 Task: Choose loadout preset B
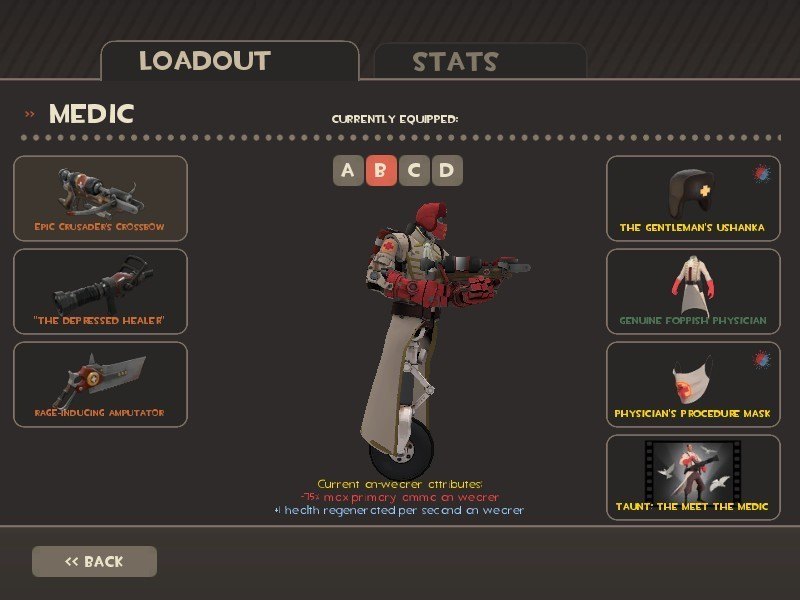click(380, 171)
